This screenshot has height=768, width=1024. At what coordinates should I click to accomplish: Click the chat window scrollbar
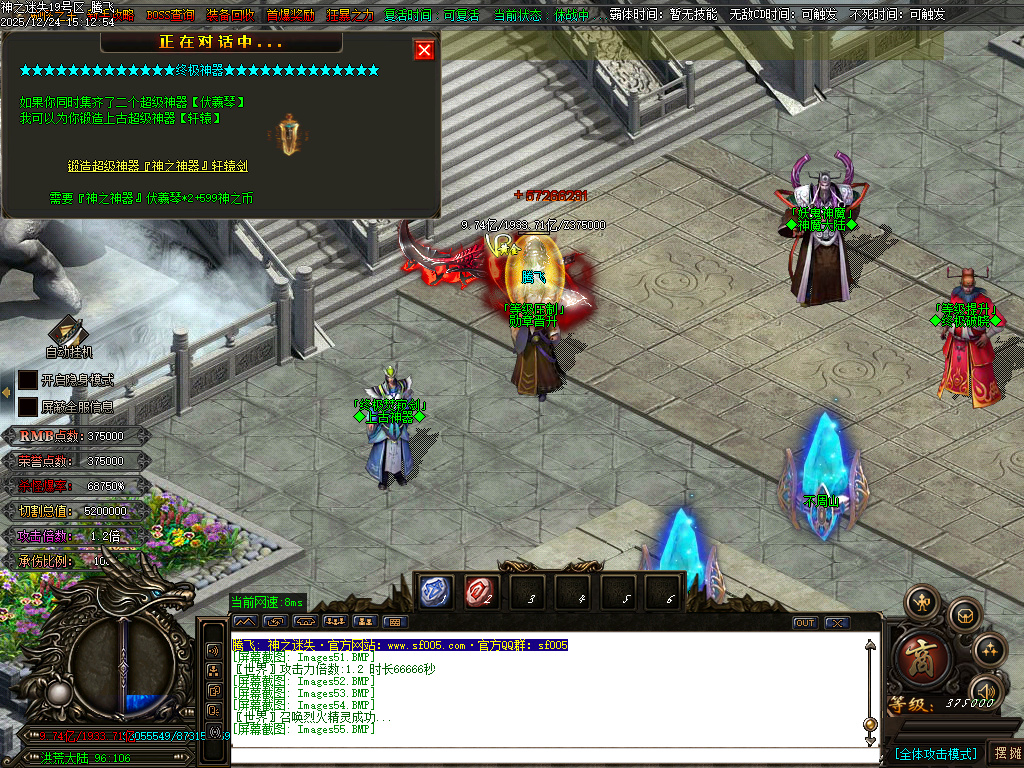pos(870,690)
